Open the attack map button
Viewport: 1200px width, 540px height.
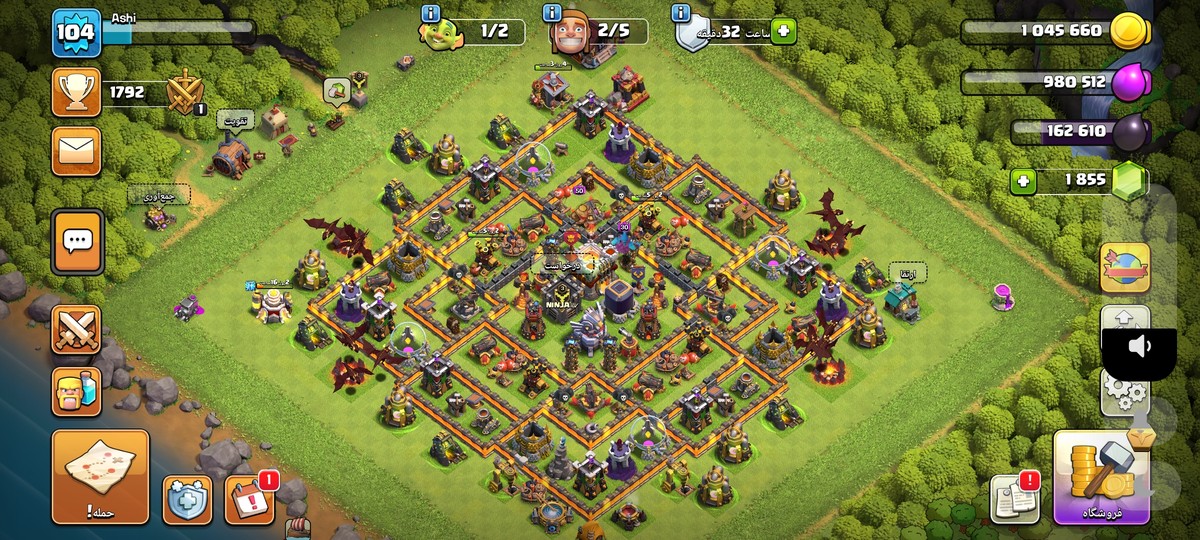(100, 477)
